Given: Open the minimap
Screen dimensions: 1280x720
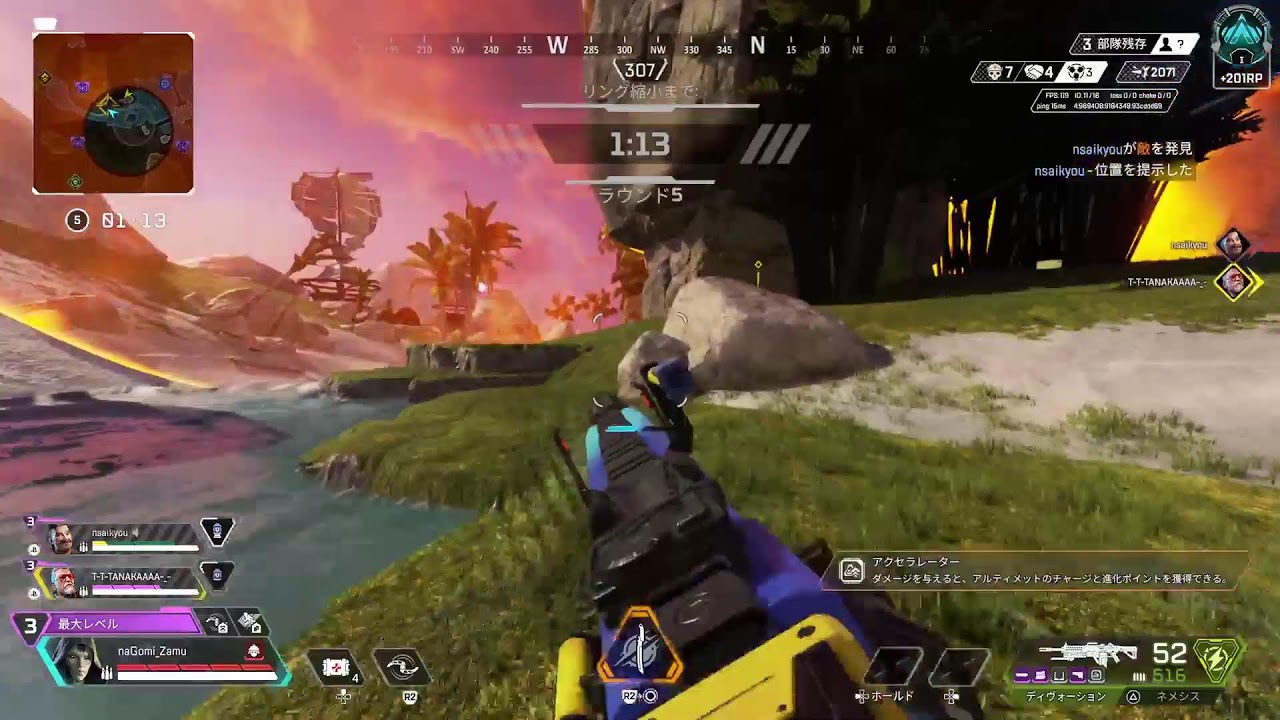Looking at the screenshot, I should click(113, 113).
